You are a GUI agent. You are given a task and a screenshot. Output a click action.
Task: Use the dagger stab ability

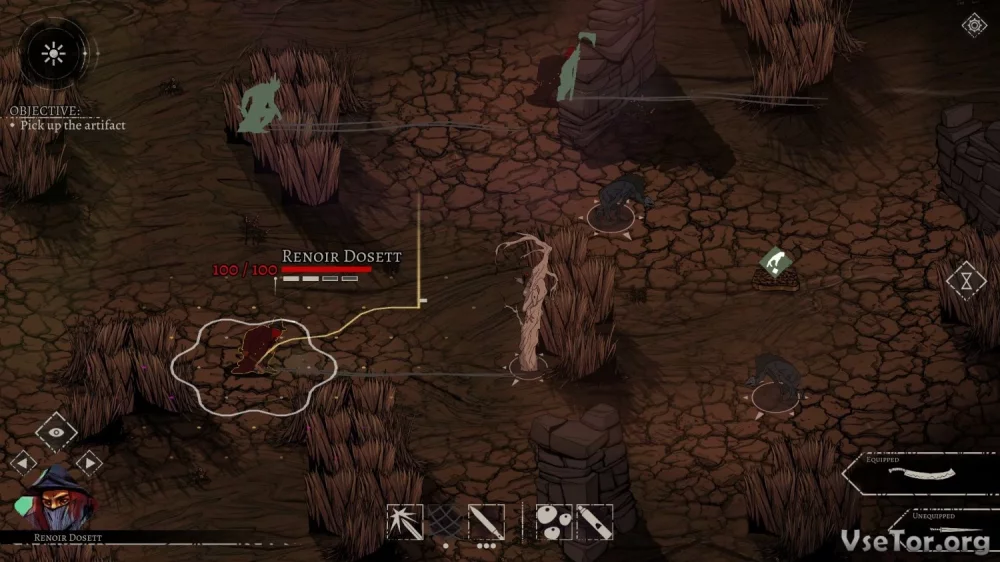(486, 522)
